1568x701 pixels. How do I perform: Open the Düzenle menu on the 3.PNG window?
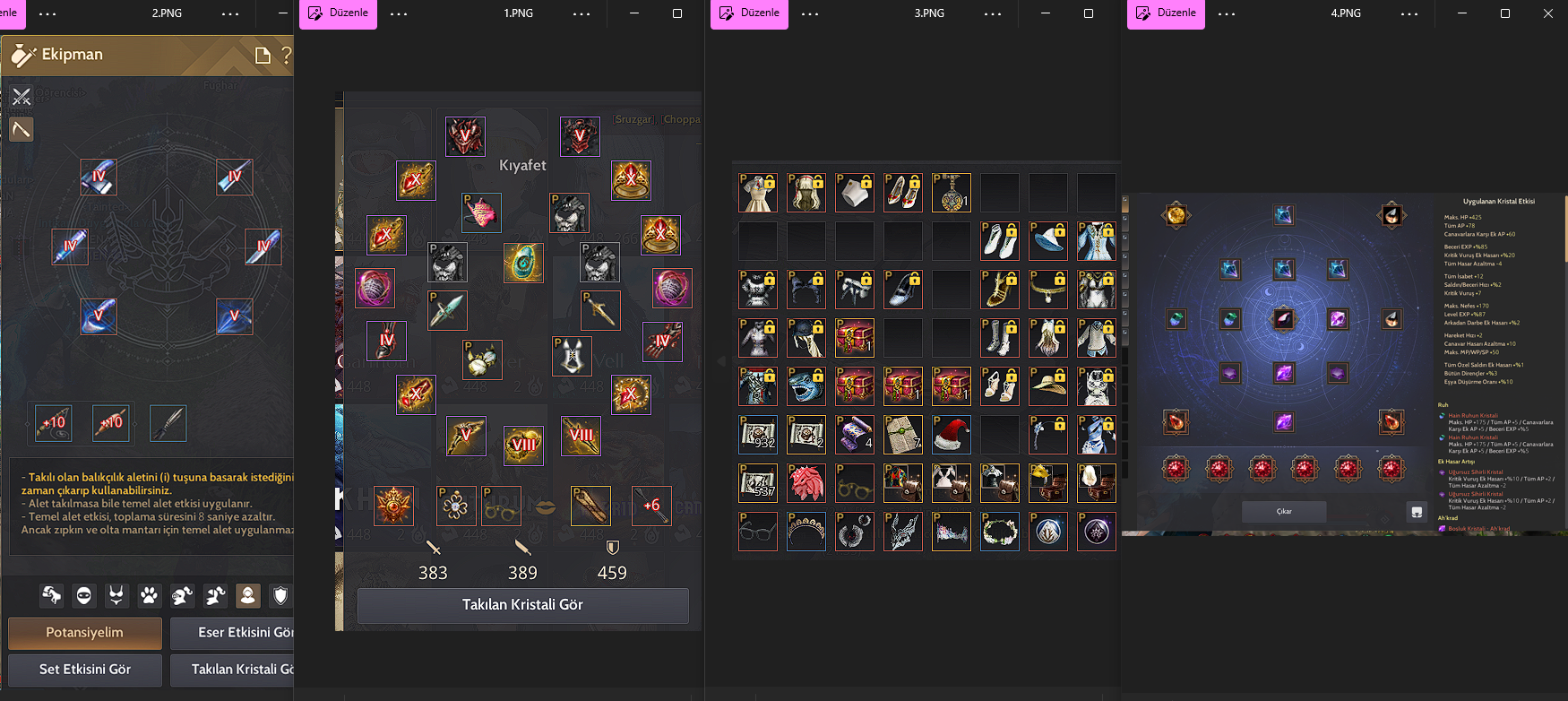748,13
